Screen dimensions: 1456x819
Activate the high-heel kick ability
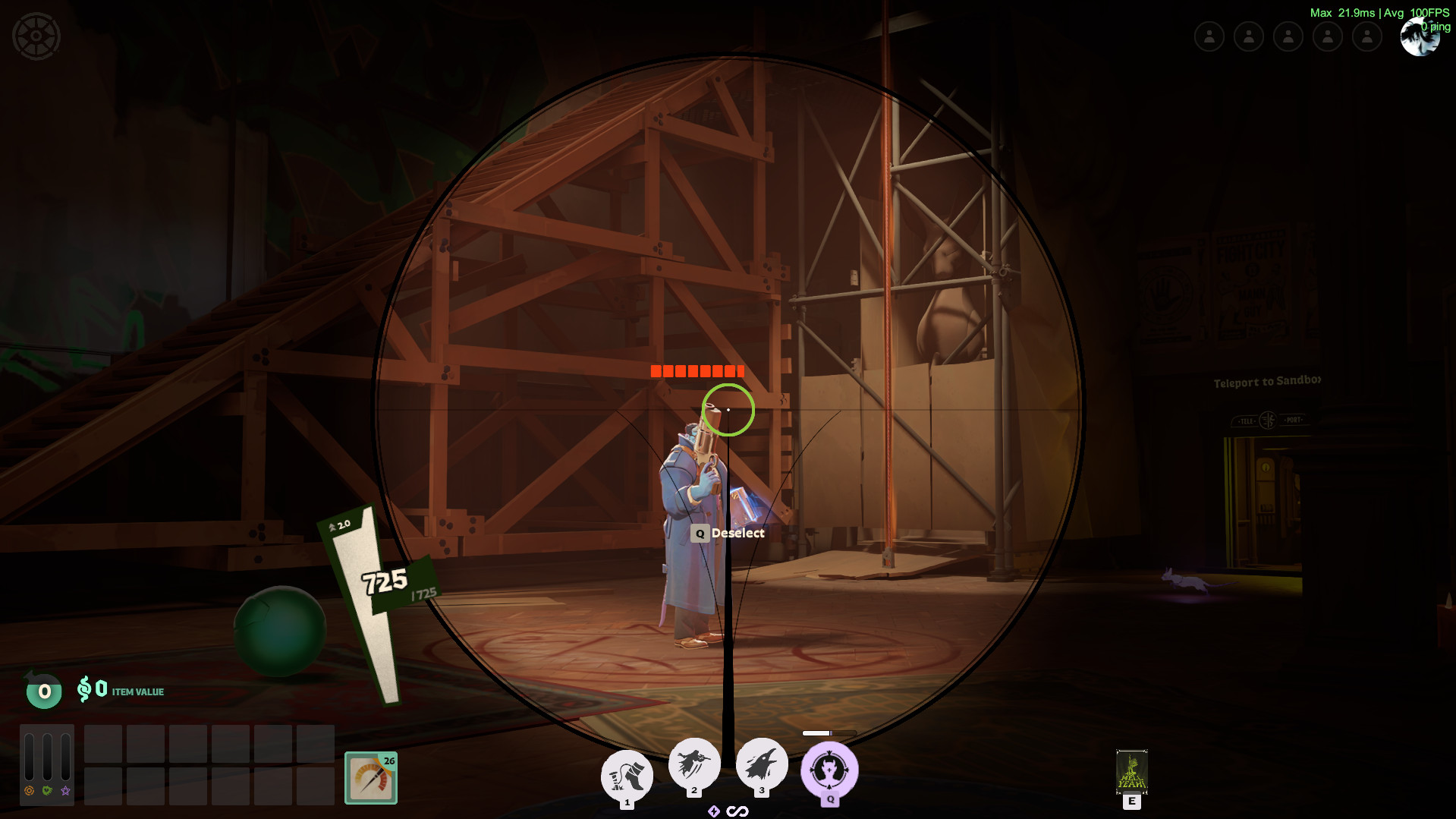point(627,776)
